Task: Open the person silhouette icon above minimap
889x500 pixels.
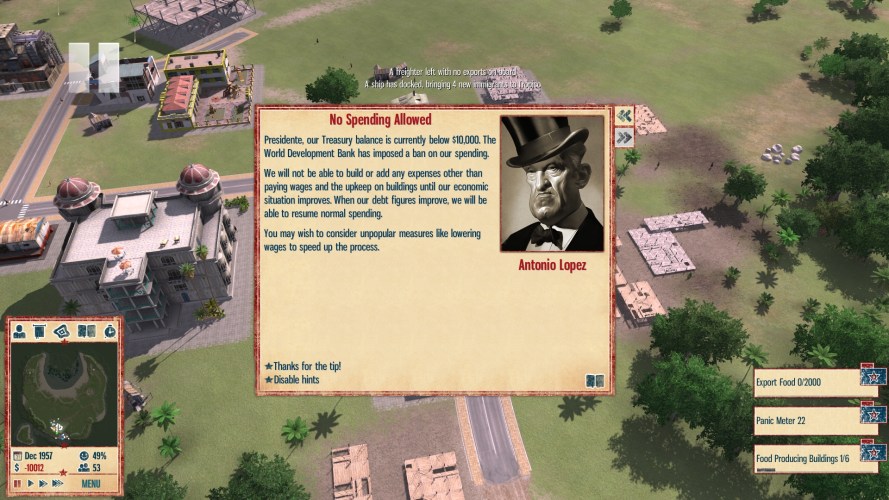Action: 21,331
